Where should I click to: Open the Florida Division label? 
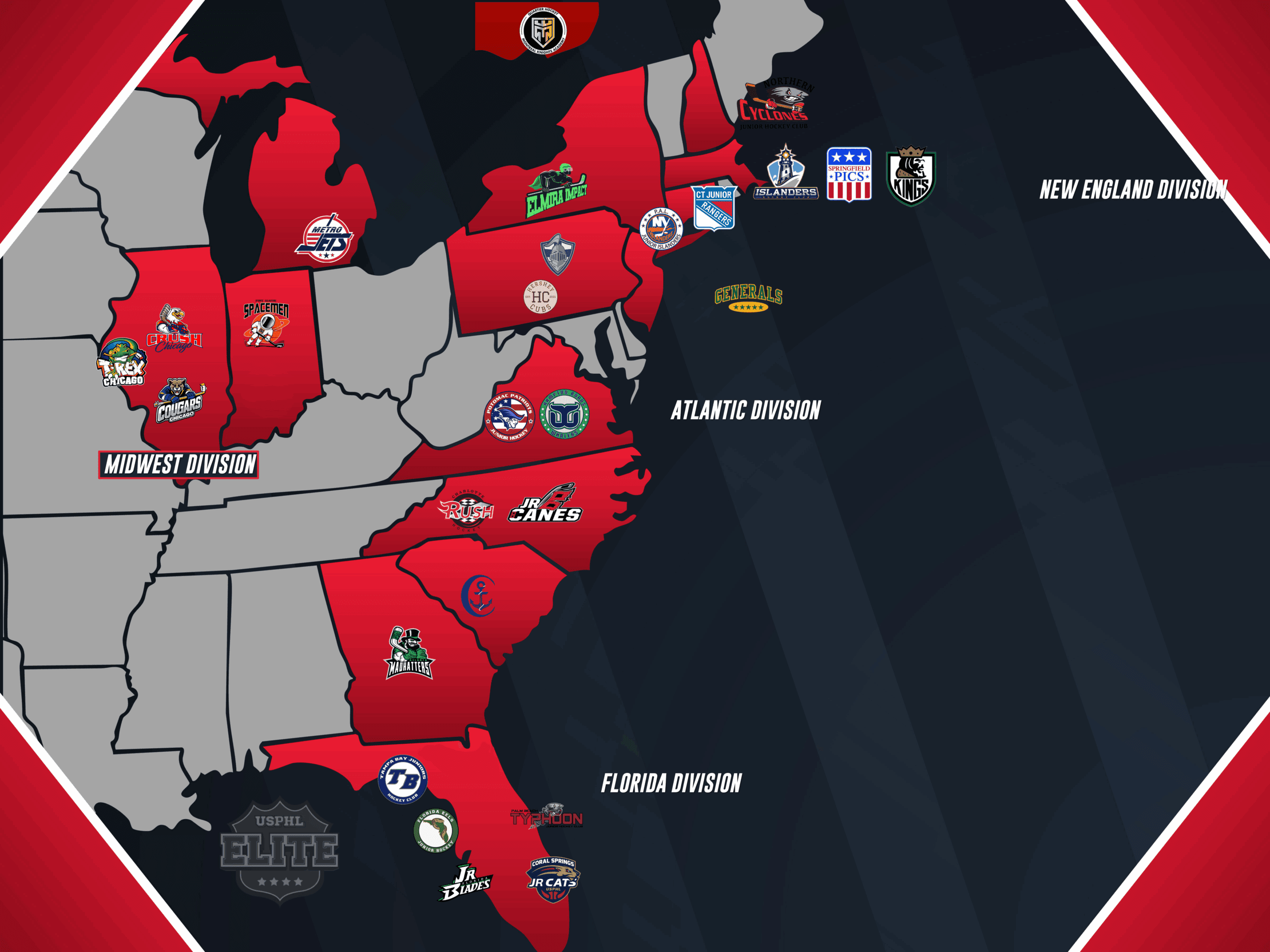click(671, 783)
